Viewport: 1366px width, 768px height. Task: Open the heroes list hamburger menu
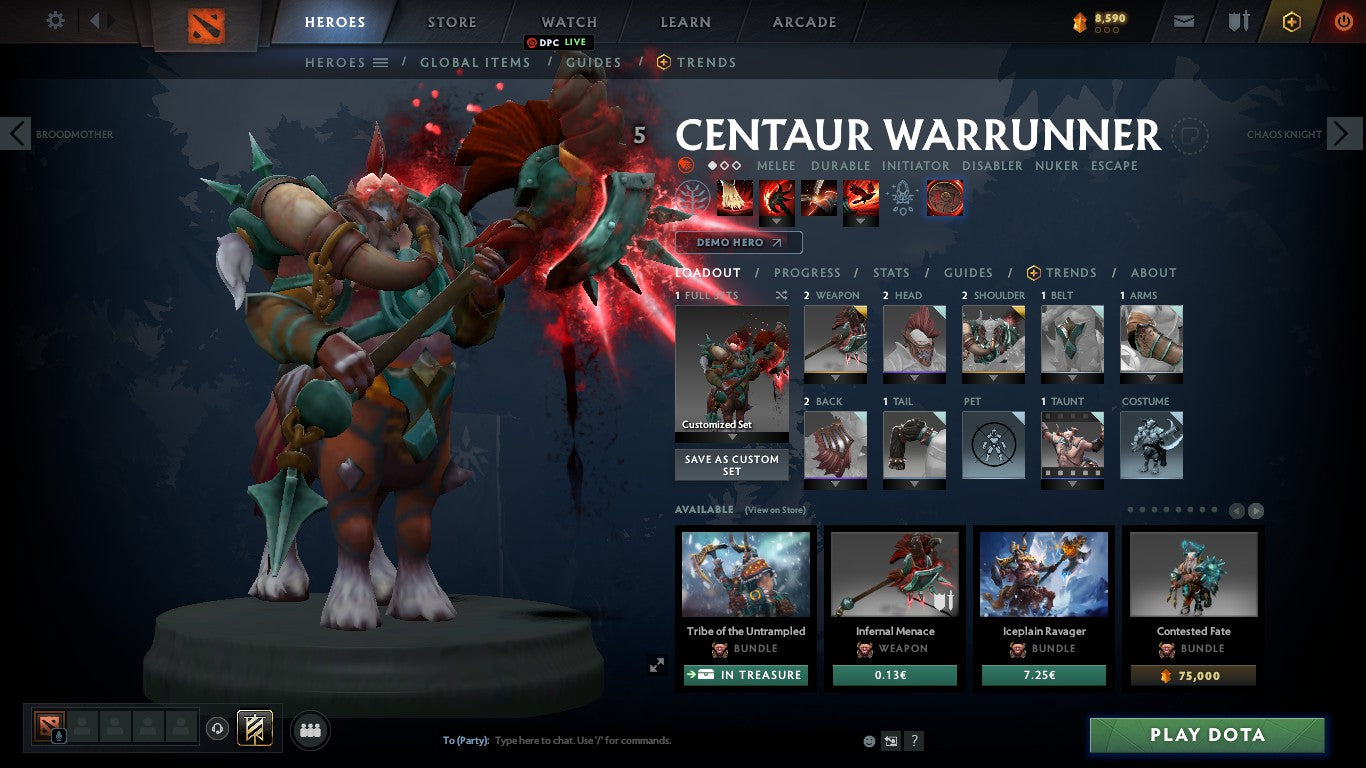click(381, 62)
